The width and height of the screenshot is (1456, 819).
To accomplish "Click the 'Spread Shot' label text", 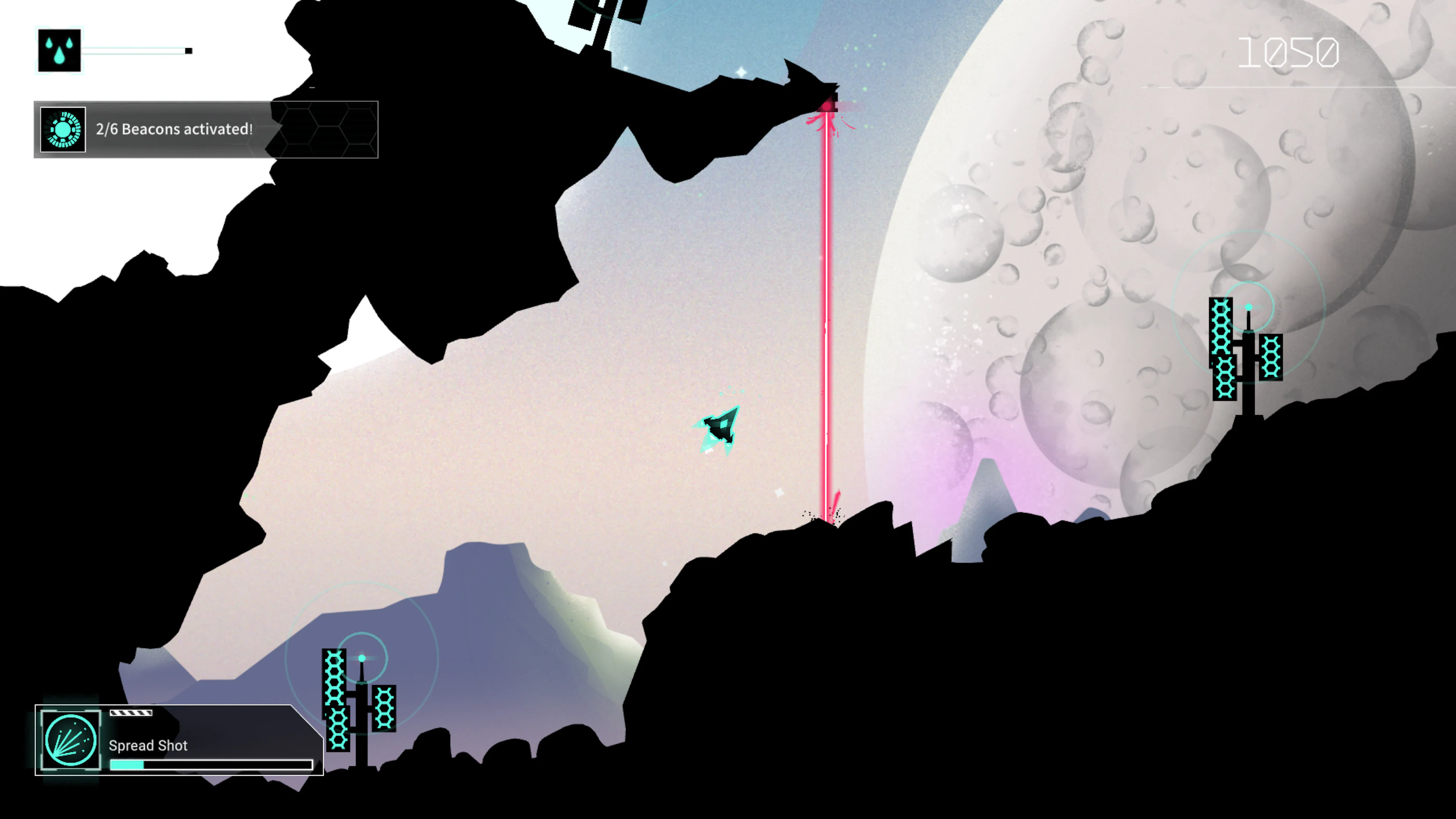I will click(149, 745).
